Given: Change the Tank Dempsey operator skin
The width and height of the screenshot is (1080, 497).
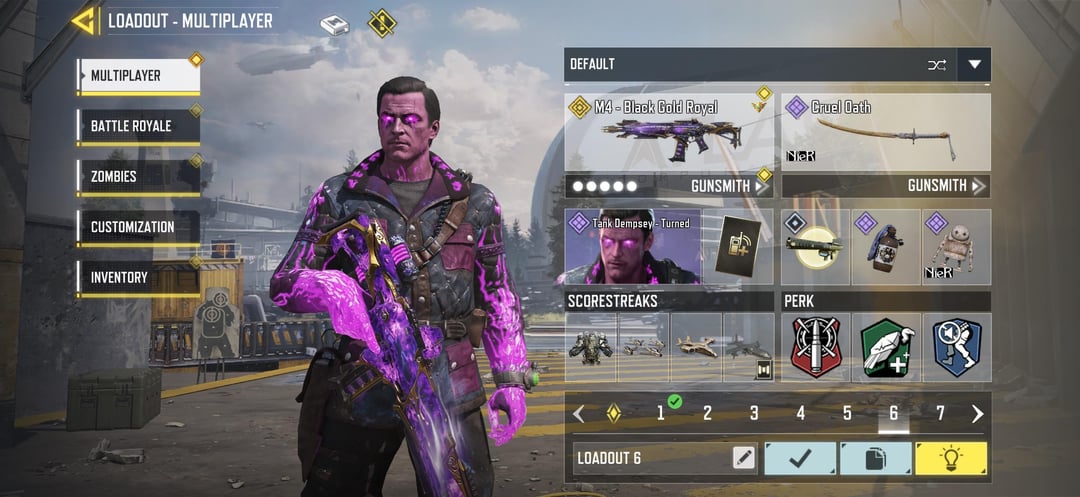Looking at the screenshot, I should (631, 246).
